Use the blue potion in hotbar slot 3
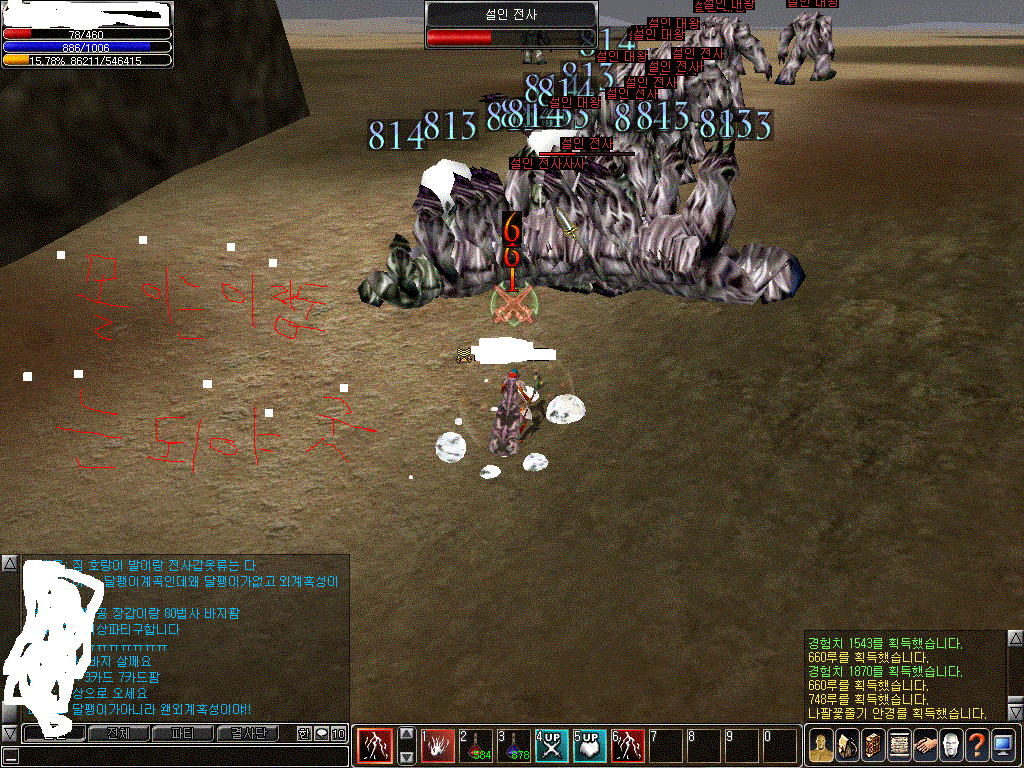This screenshot has width=1024, height=768. 514,745
